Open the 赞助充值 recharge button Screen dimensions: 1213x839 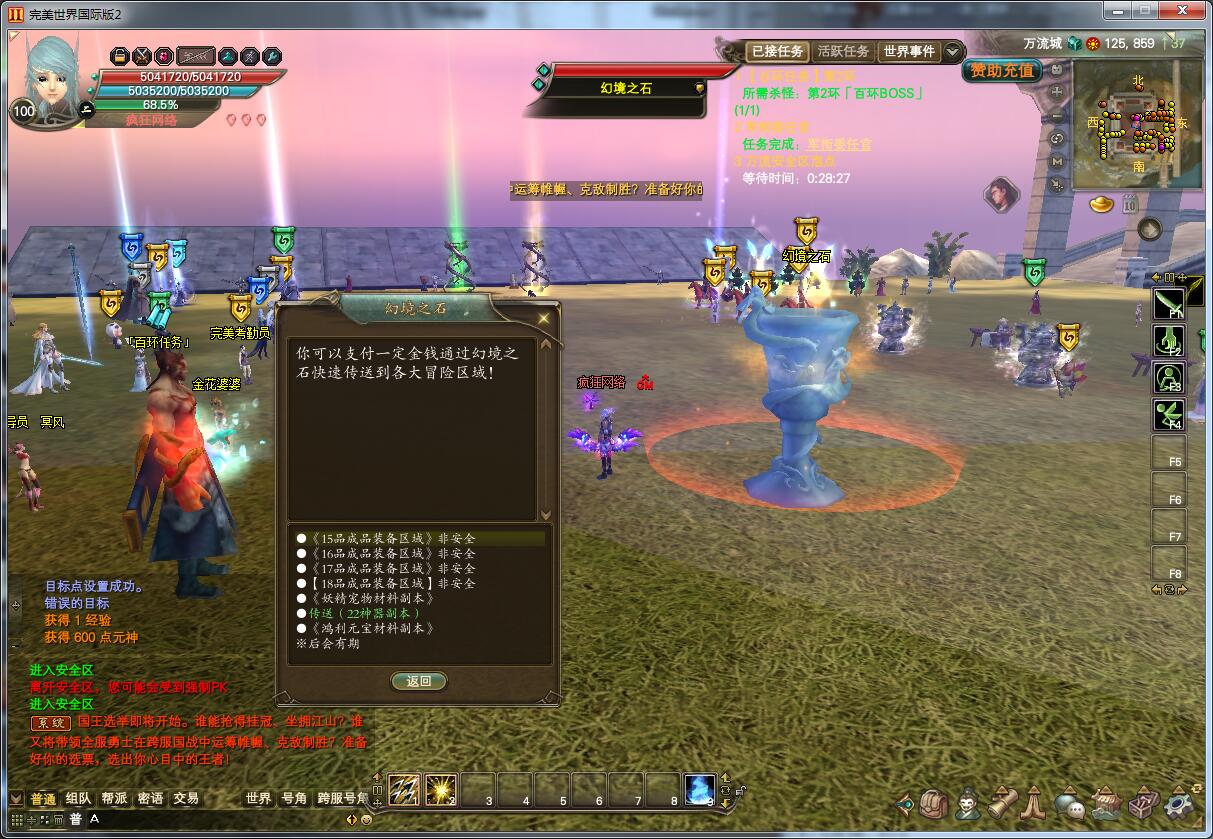tap(1002, 71)
